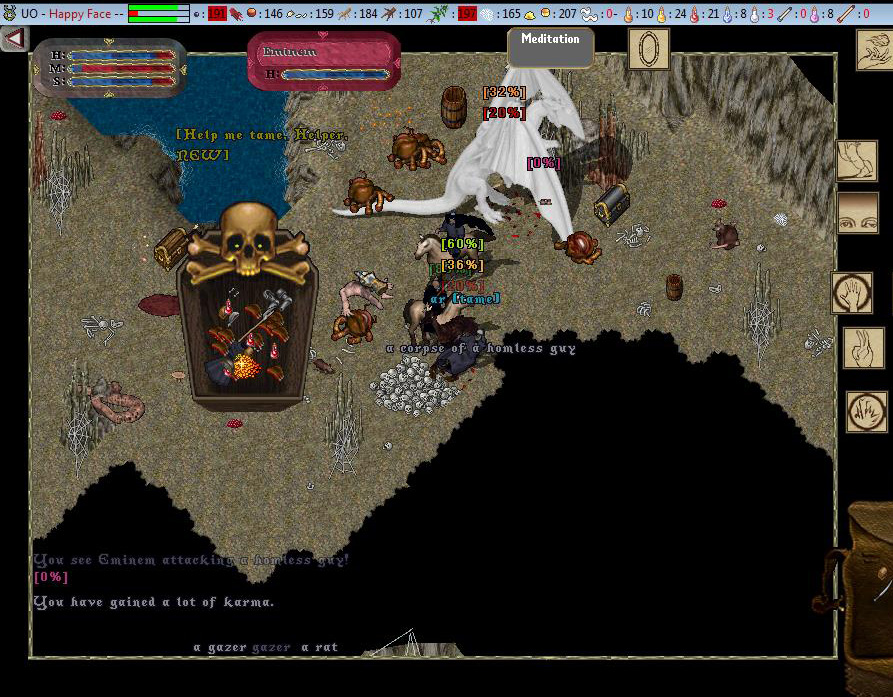The width and height of the screenshot is (893, 697).
Task: Select the Eminem target health bar
Action: [323, 62]
